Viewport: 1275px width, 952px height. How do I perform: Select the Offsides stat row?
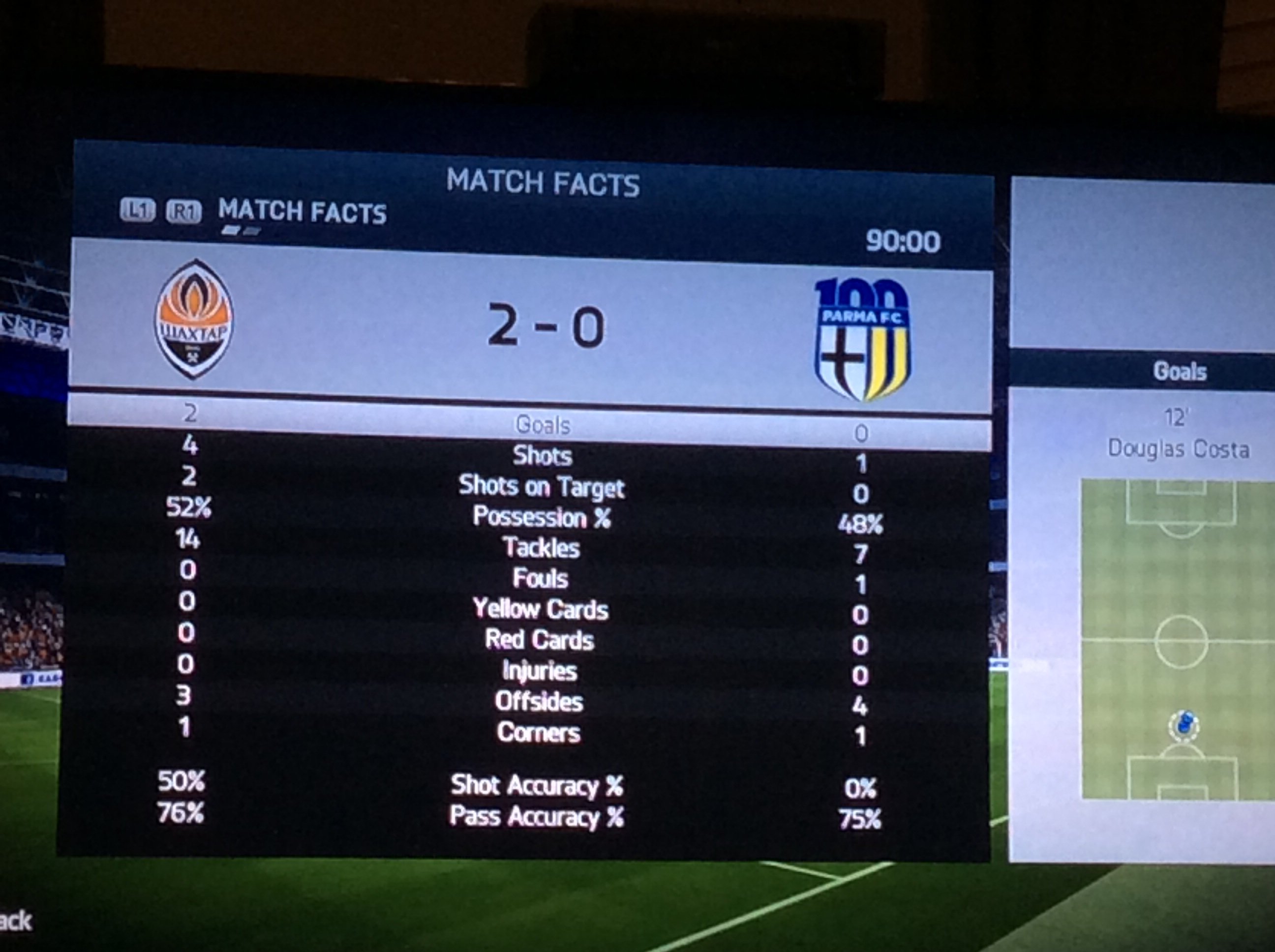pyautogui.click(x=540, y=701)
